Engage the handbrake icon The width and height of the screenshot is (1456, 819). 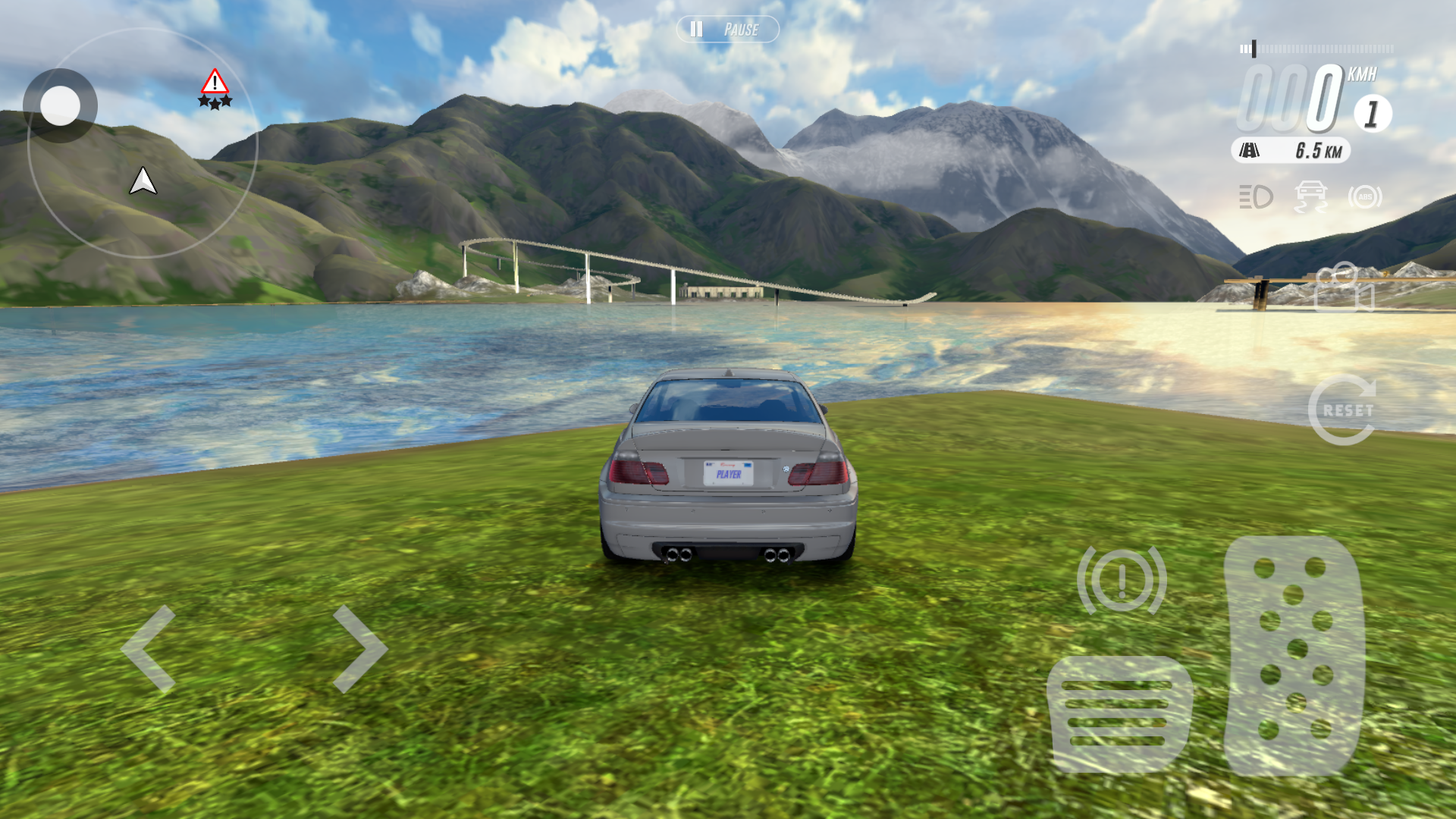point(1122,580)
